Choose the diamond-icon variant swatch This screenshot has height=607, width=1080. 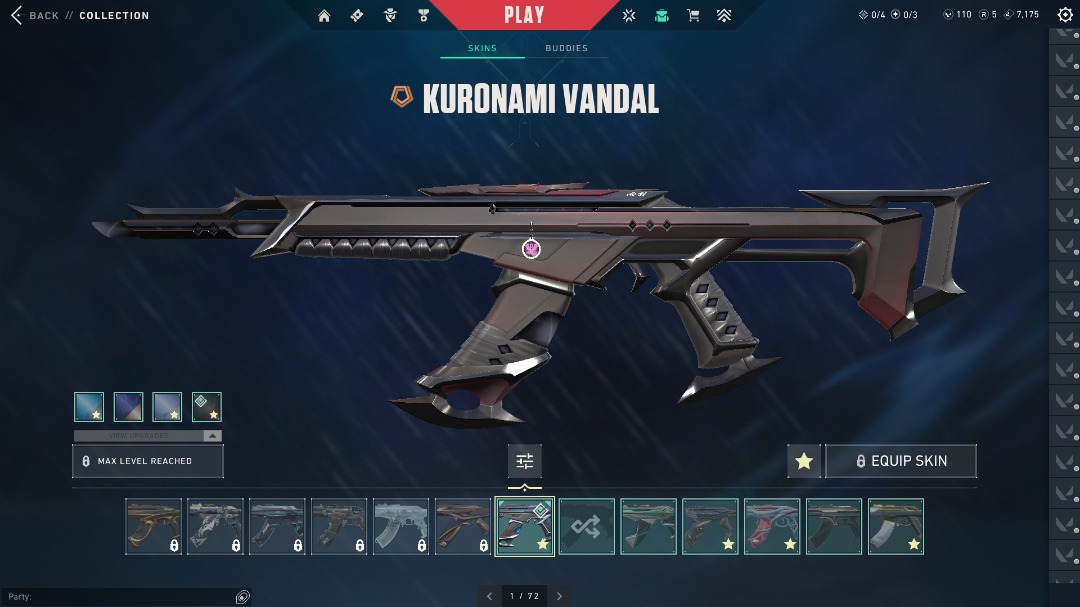[x=207, y=407]
